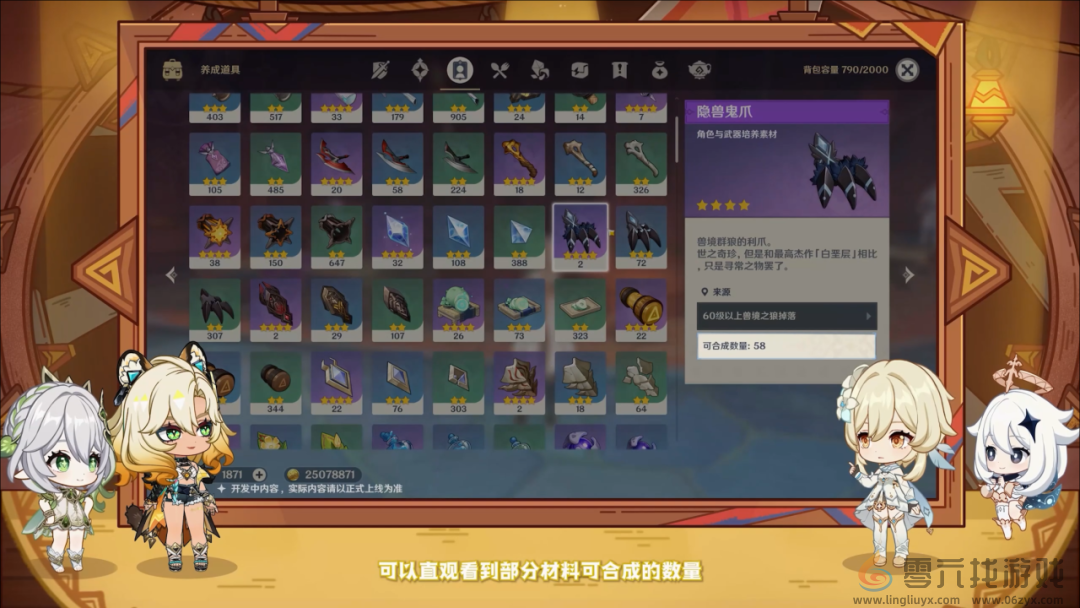Open the gadgets tab with the pouch icon

pyautogui.click(x=659, y=70)
